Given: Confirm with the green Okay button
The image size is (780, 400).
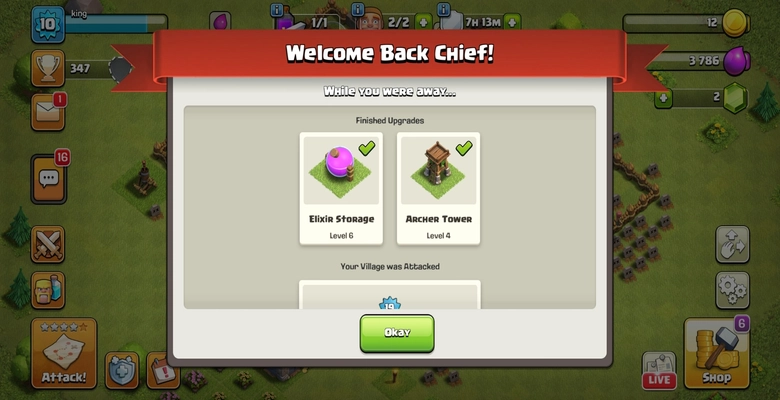Looking at the screenshot, I should pos(397,333).
